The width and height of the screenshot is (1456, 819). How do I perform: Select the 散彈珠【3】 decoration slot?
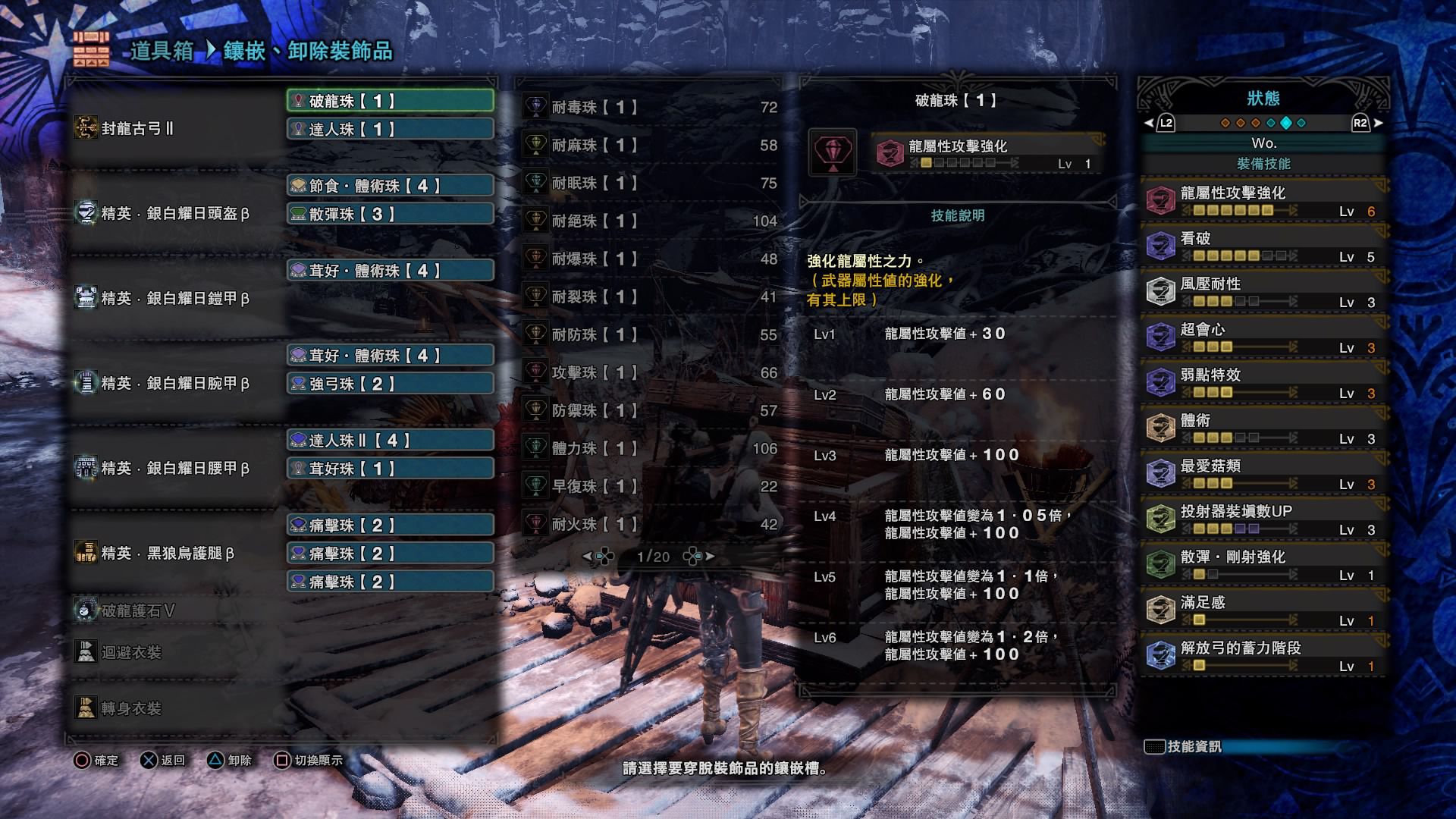click(390, 215)
